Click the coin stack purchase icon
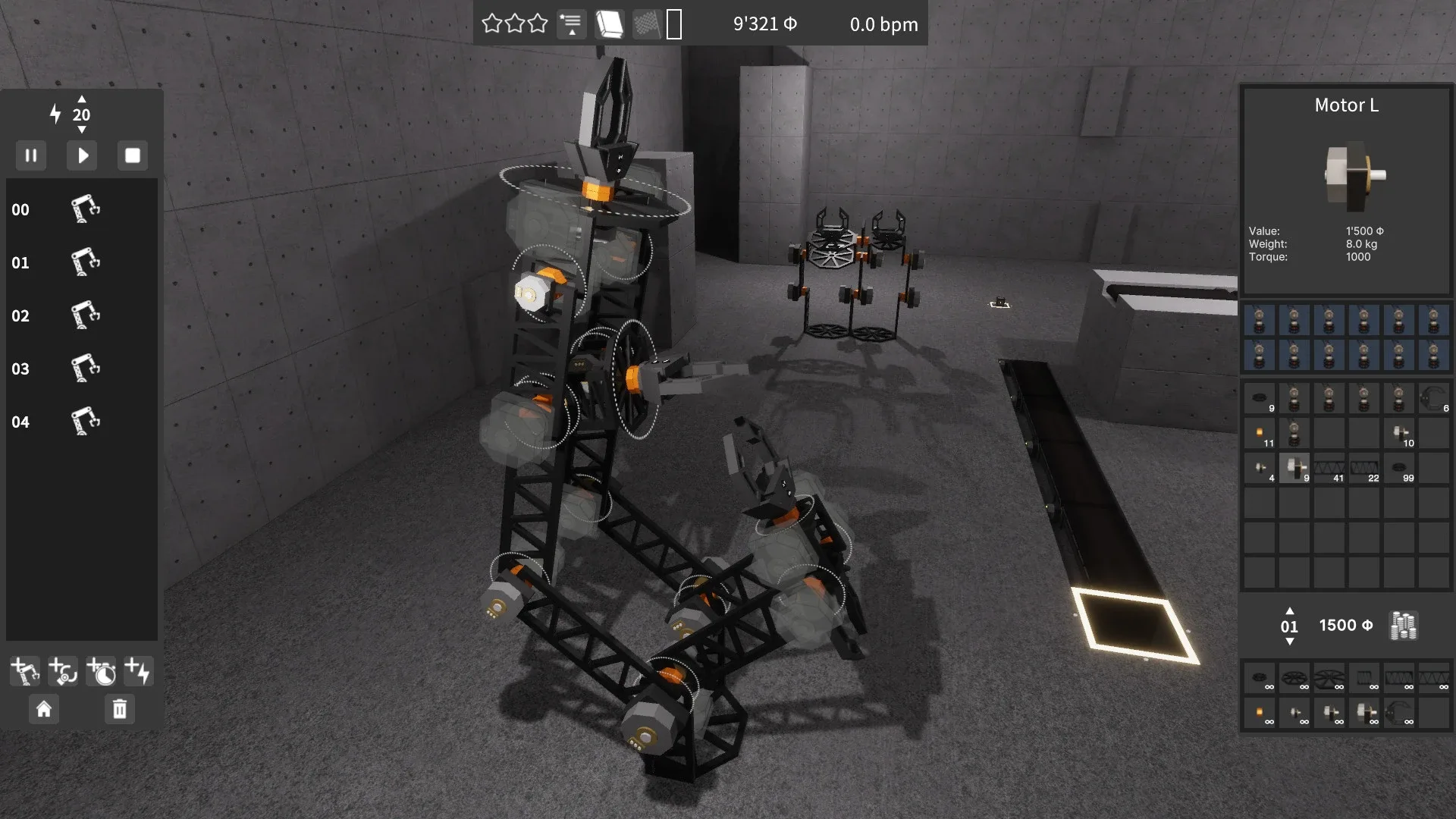This screenshot has width=1456, height=819. pyautogui.click(x=1402, y=625)
